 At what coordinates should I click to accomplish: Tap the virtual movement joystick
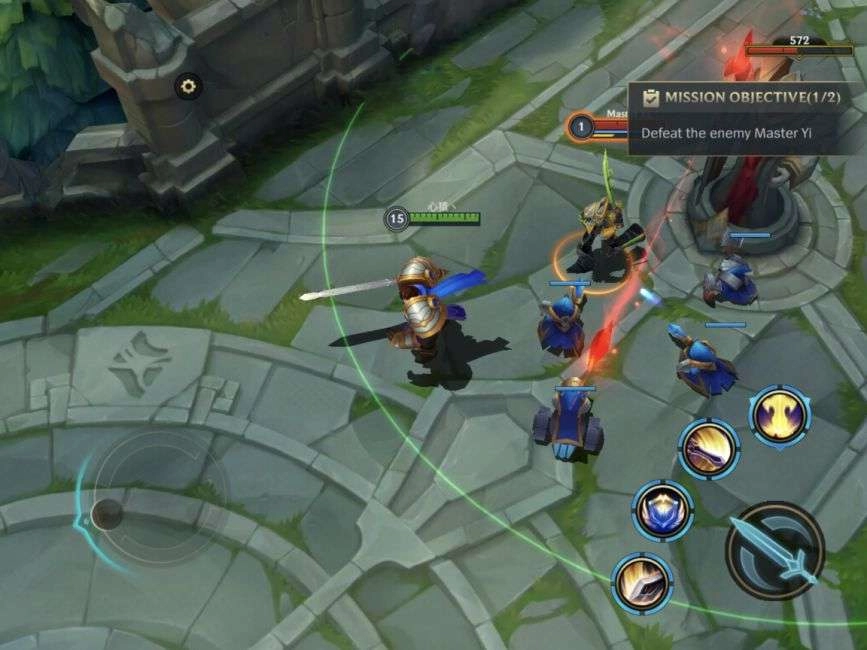(106, 514)
